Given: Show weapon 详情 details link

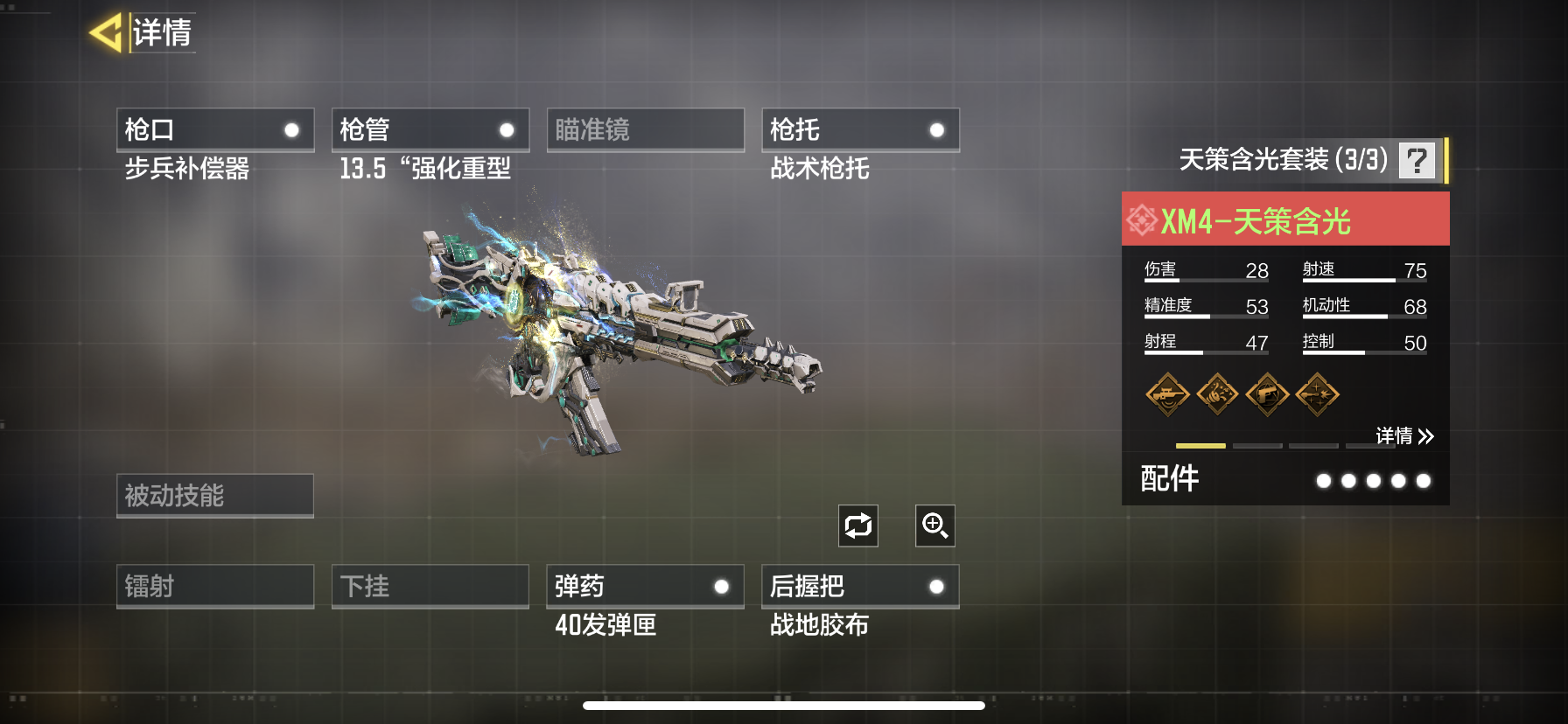Looking at the screenshot, I should point(1403,435).
